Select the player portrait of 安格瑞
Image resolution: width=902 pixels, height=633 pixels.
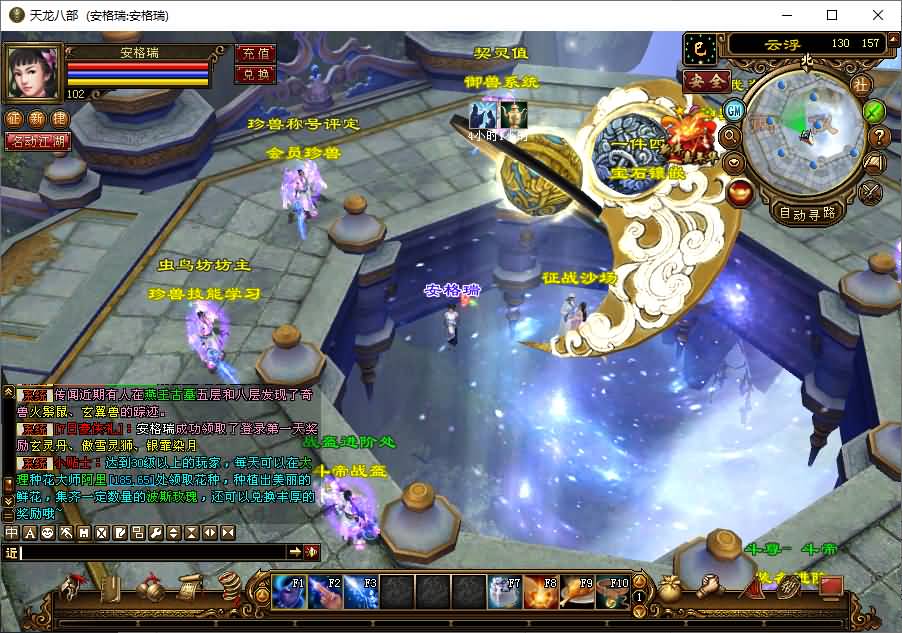33,71
